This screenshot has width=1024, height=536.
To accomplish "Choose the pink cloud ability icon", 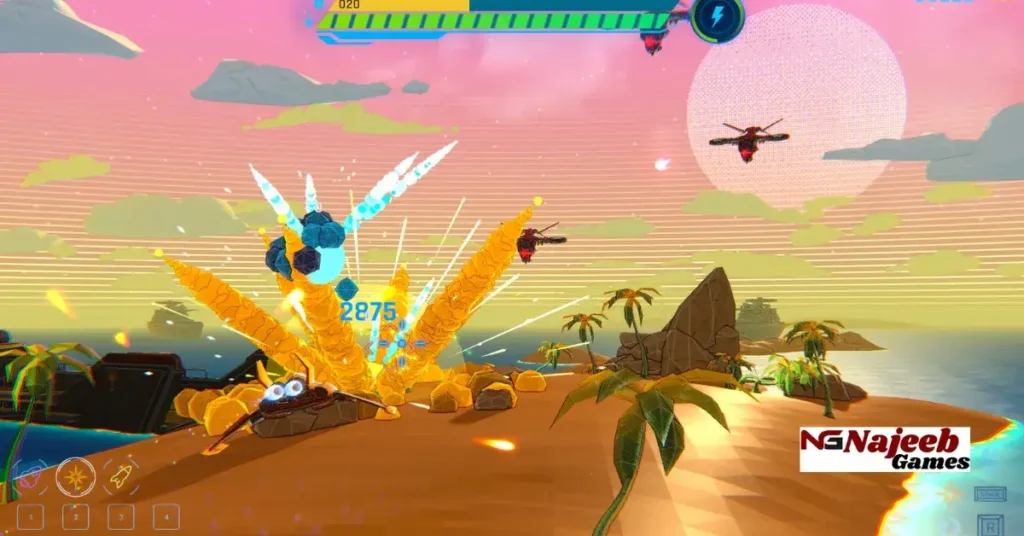I will pyautogui.click(x=30, y=477).
